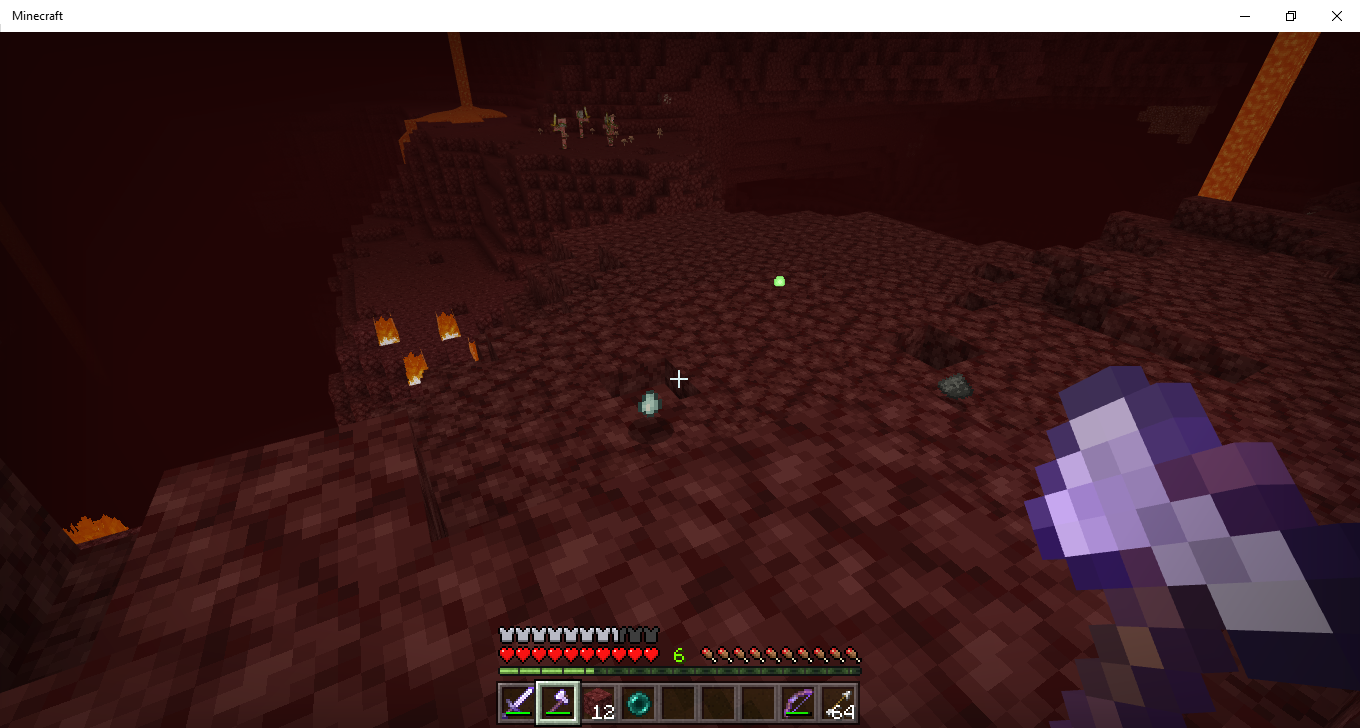Select the stack of 64 arrows
The width and height of the screenshot is (1360, 728).
pos(838,703)
